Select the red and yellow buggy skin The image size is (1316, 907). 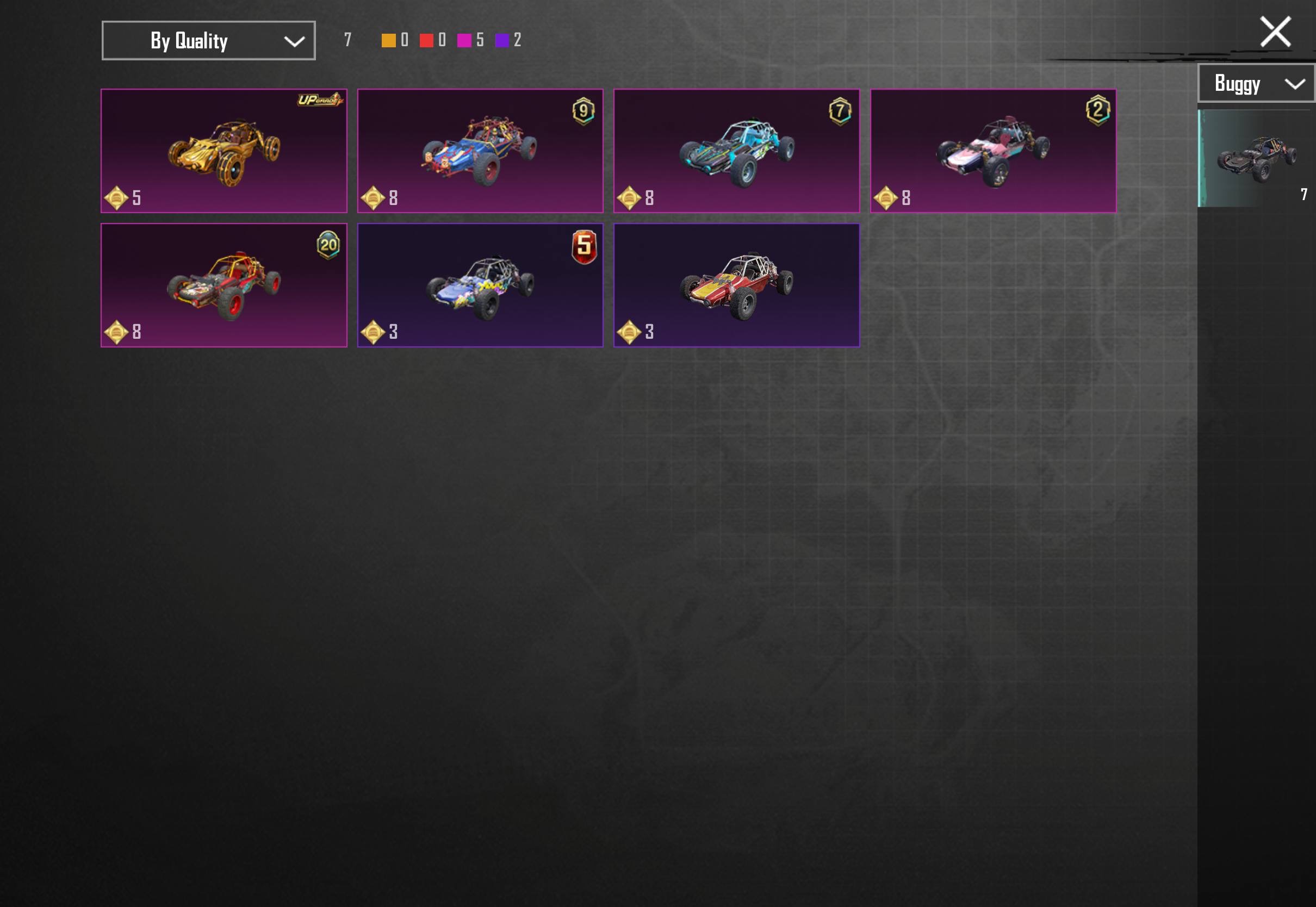tap(736, 285)
